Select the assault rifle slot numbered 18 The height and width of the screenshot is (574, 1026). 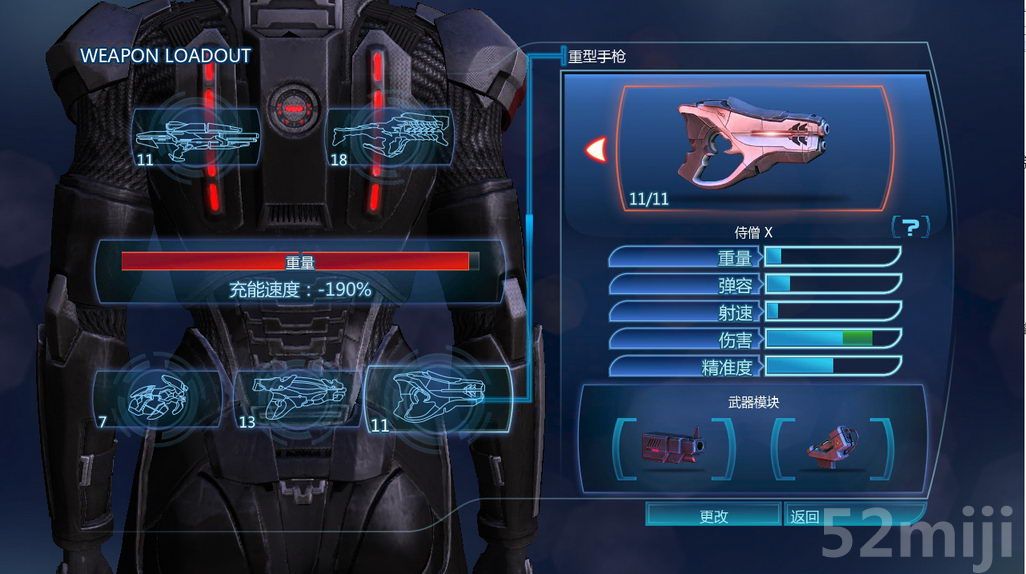click(389, 137)
